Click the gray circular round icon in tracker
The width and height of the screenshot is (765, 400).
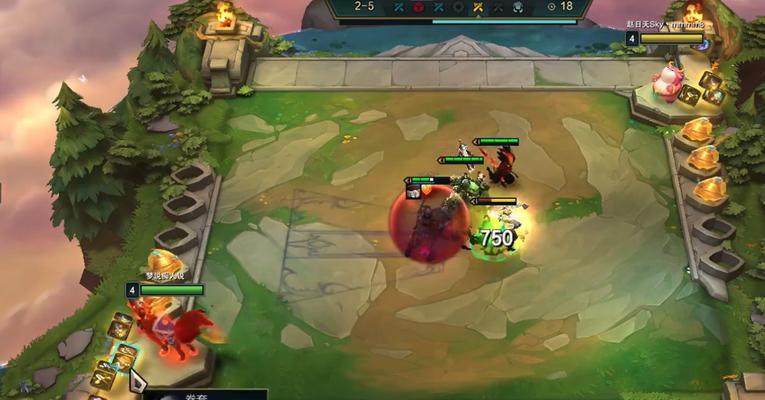click(x=458, y=7)
